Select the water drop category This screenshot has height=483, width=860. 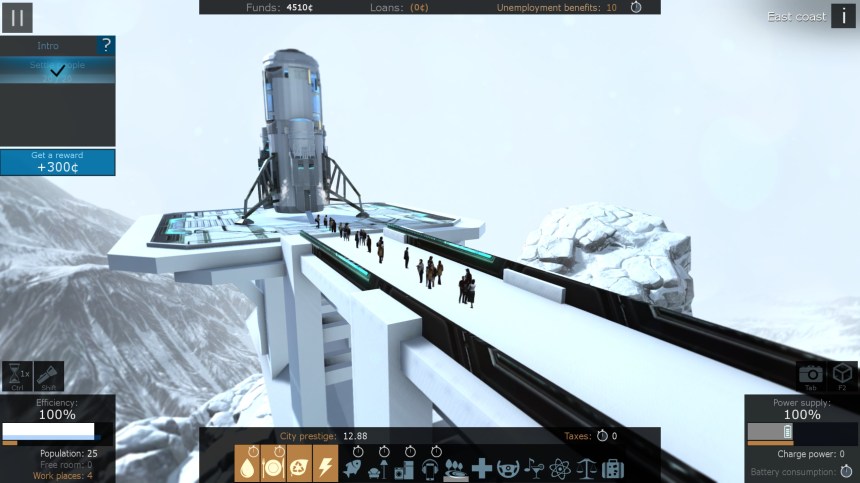246,467
